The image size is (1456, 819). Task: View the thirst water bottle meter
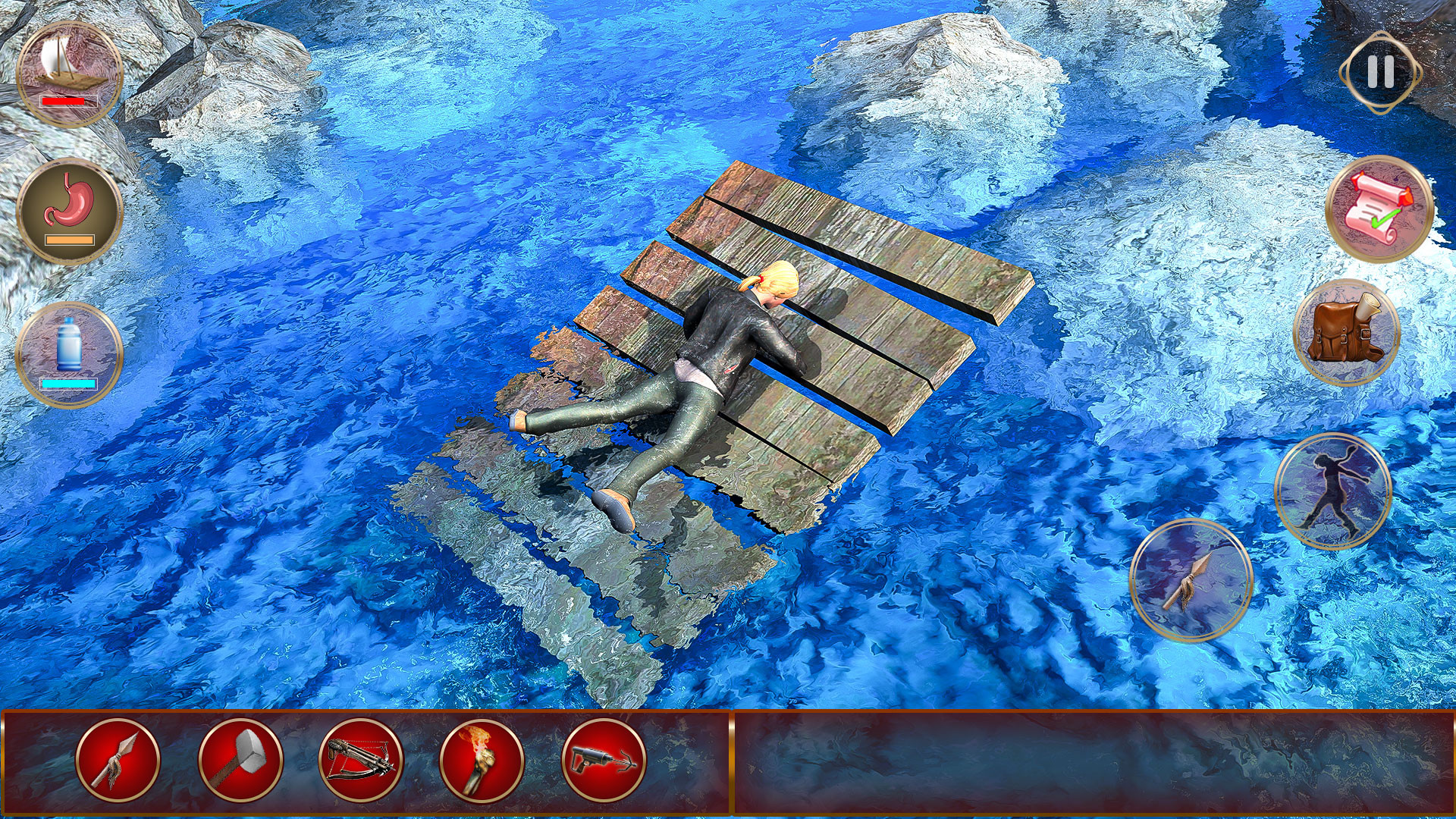(x=70, y=349)
